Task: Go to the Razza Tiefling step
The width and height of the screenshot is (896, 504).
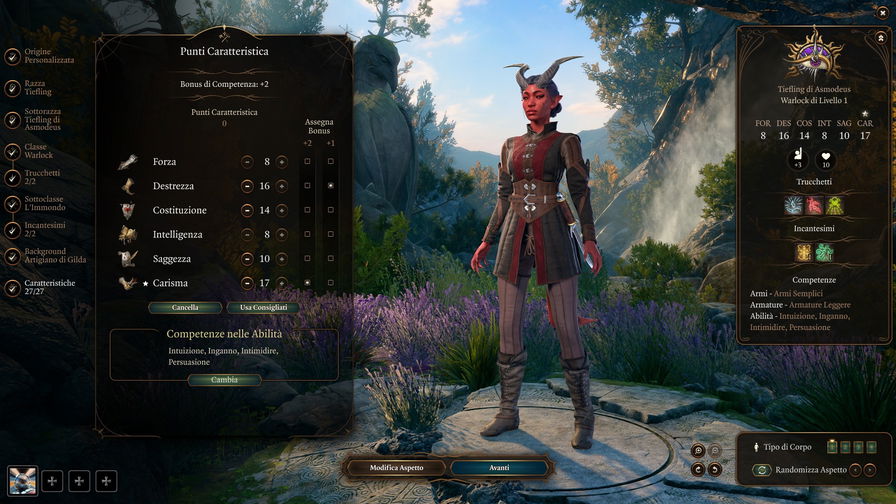Action: click(x=39, y=87)
